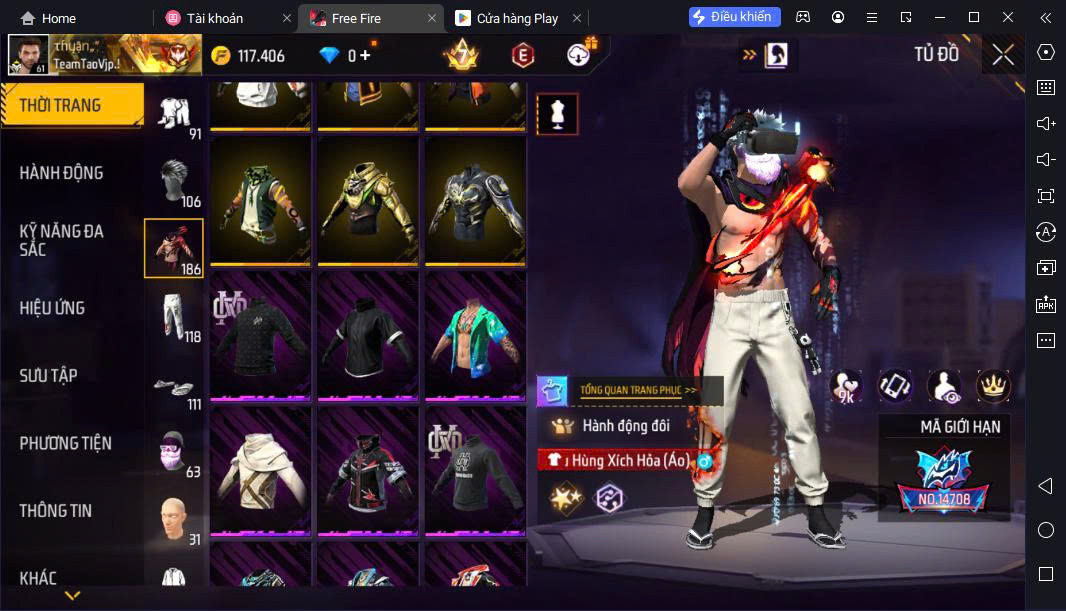The height and width of the screenshot is (611, 1066).
Task: Select the green varsity jacket top
Action: [x=262, y=200]
